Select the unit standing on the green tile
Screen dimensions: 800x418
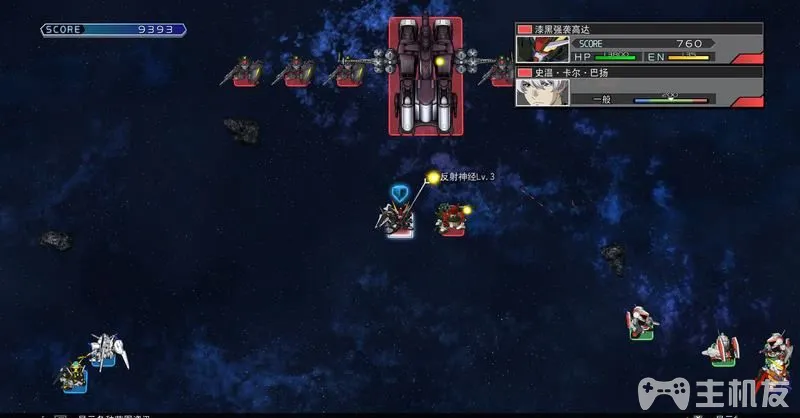coord(643,324)
